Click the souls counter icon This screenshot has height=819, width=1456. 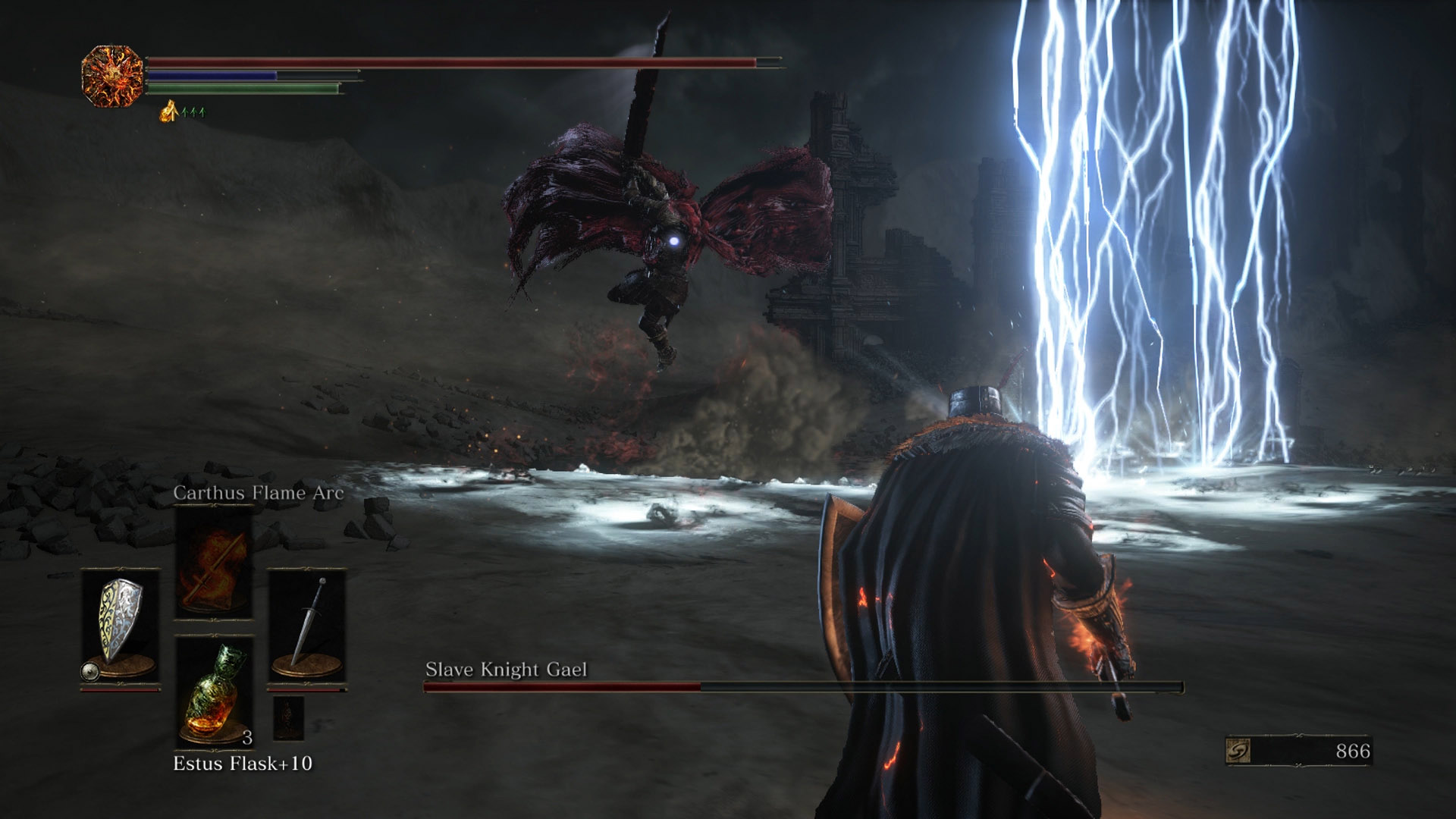pyautogui.click(x=1238, y=751)
